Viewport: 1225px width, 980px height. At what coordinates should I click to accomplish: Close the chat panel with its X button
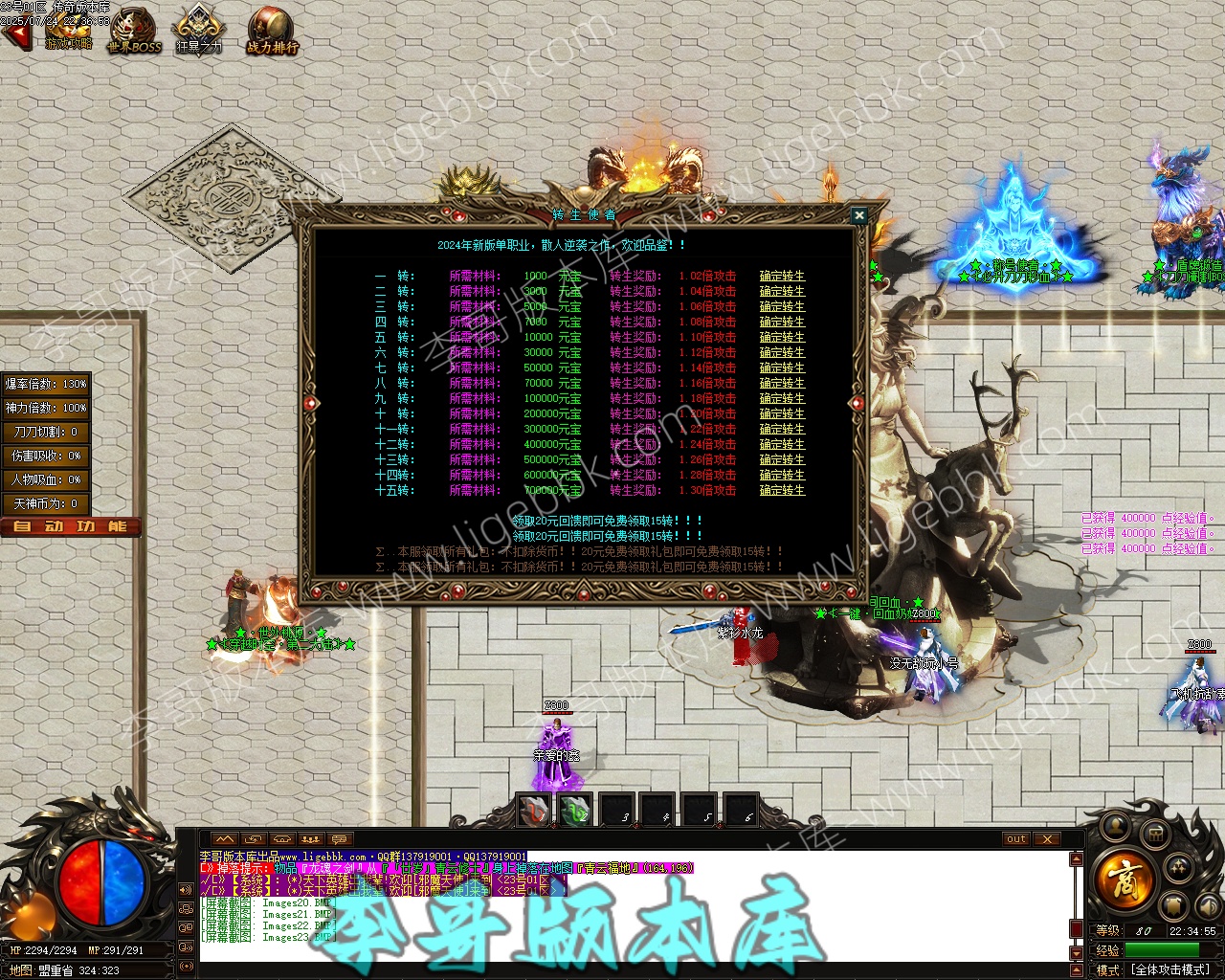(x=1047, y=839)
